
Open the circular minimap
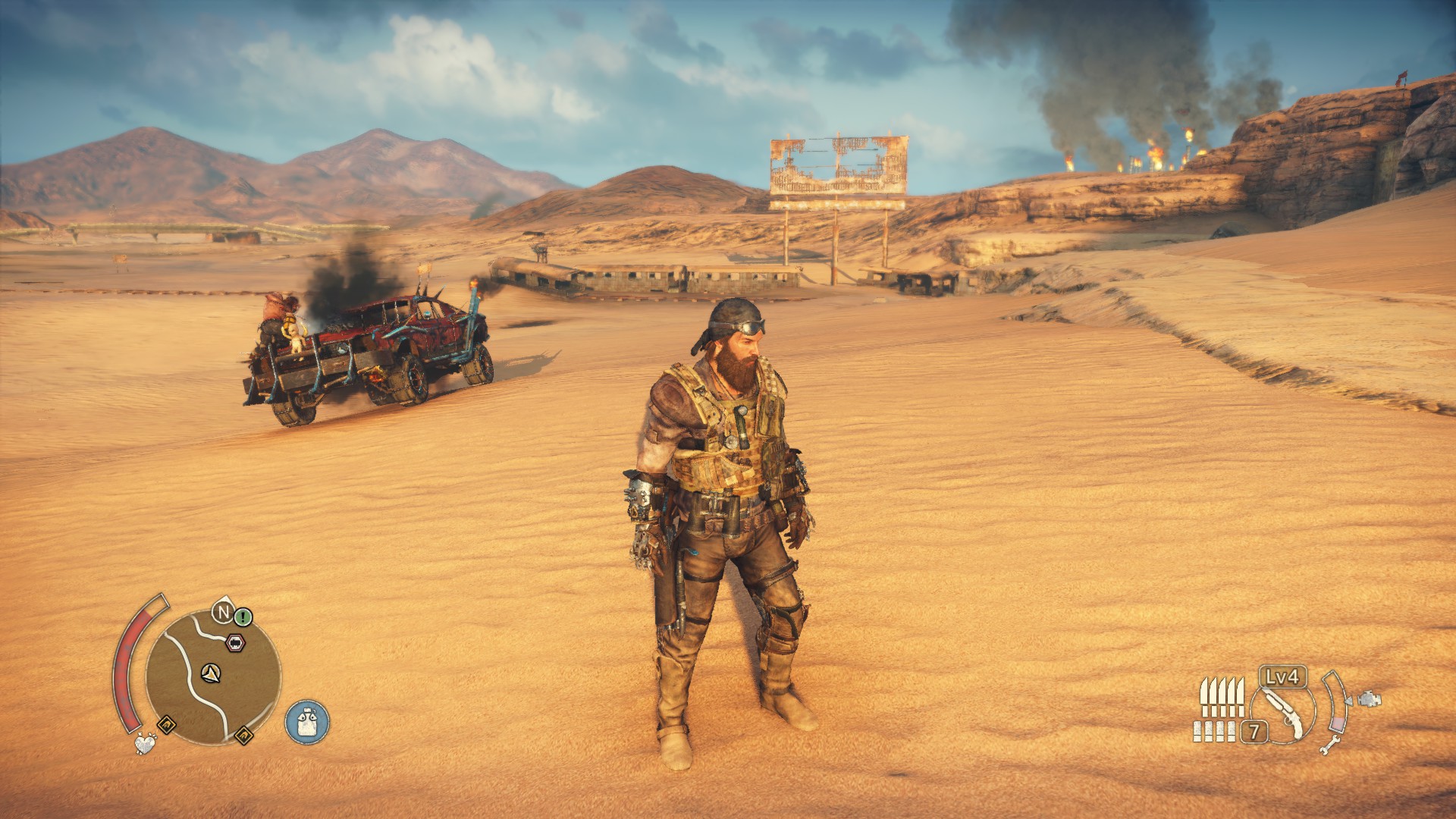(212, 677)
